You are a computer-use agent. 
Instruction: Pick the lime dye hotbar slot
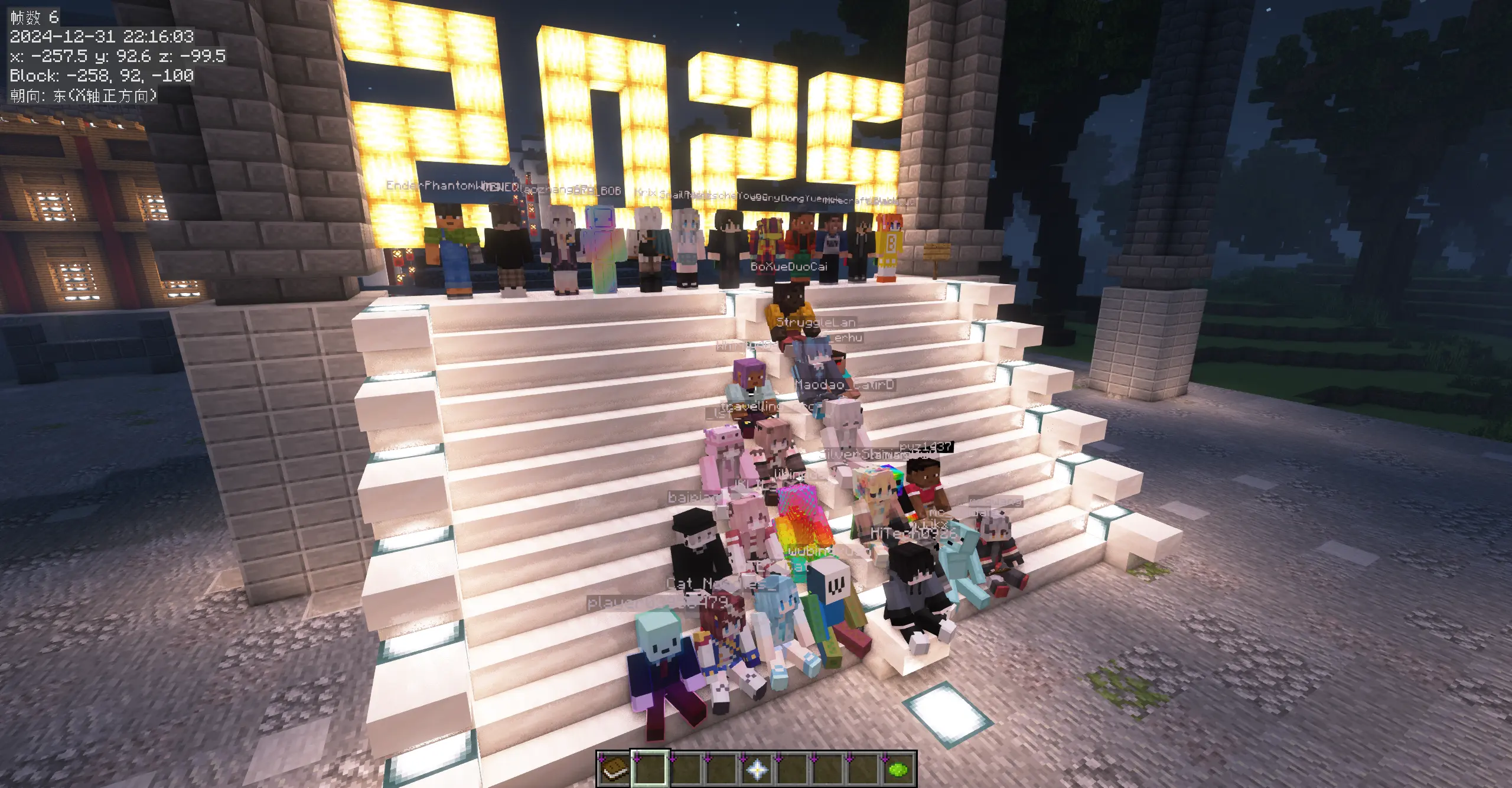pos(898,769)
